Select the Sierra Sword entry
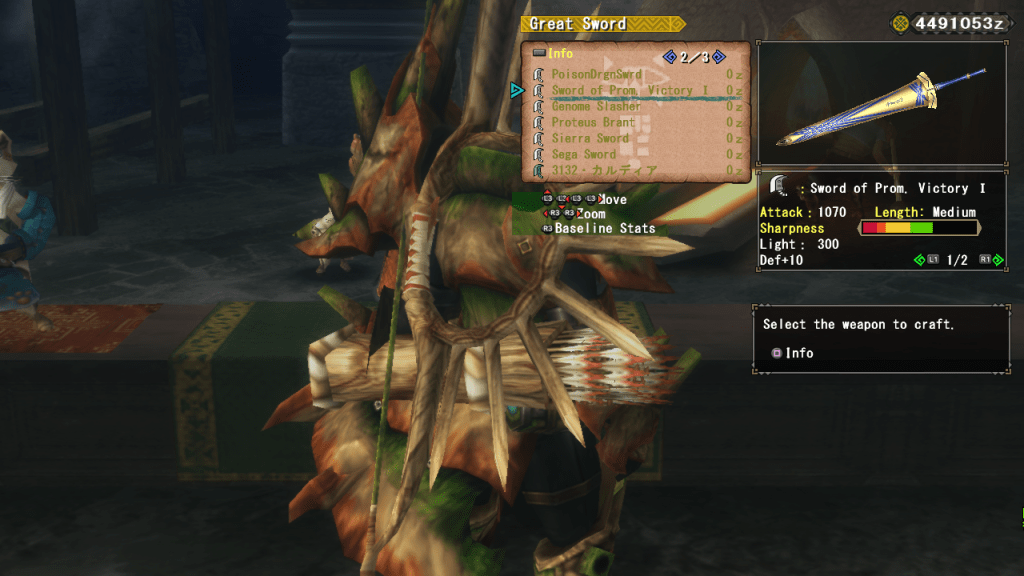Screen dimensions: 1024x576 coord(590,138)
